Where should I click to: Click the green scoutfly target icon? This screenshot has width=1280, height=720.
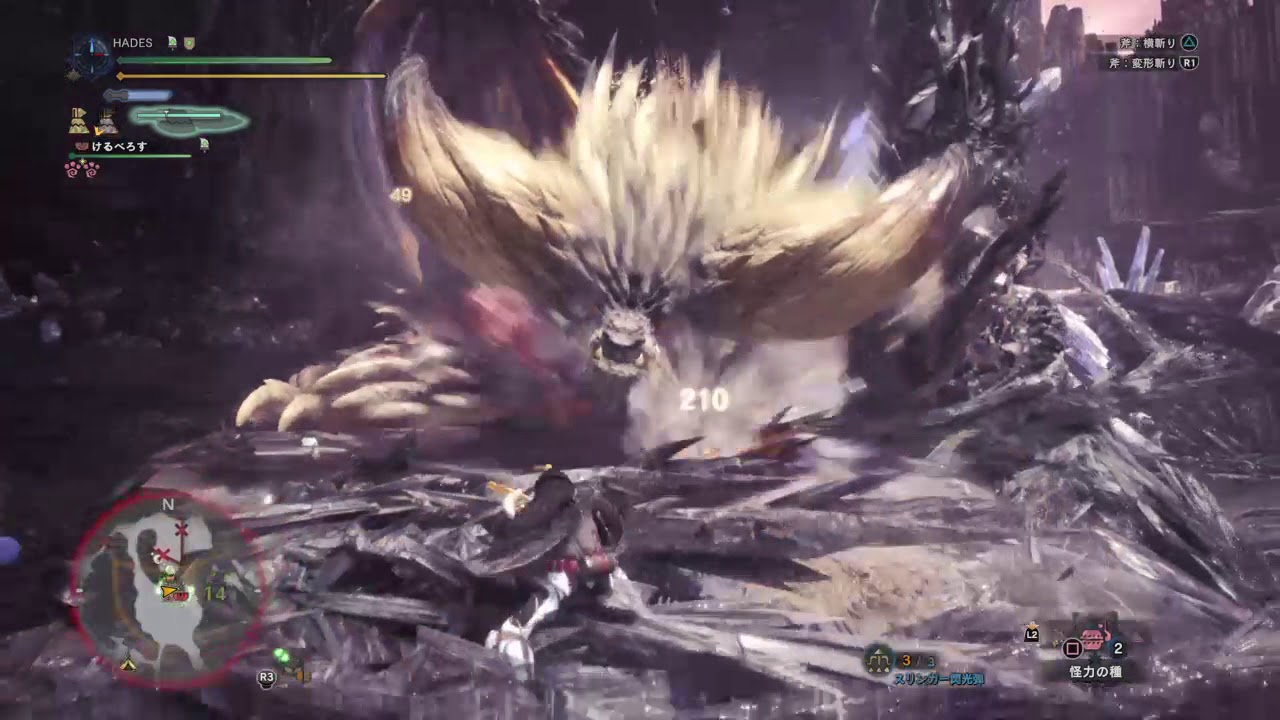[x=283, y=657]
